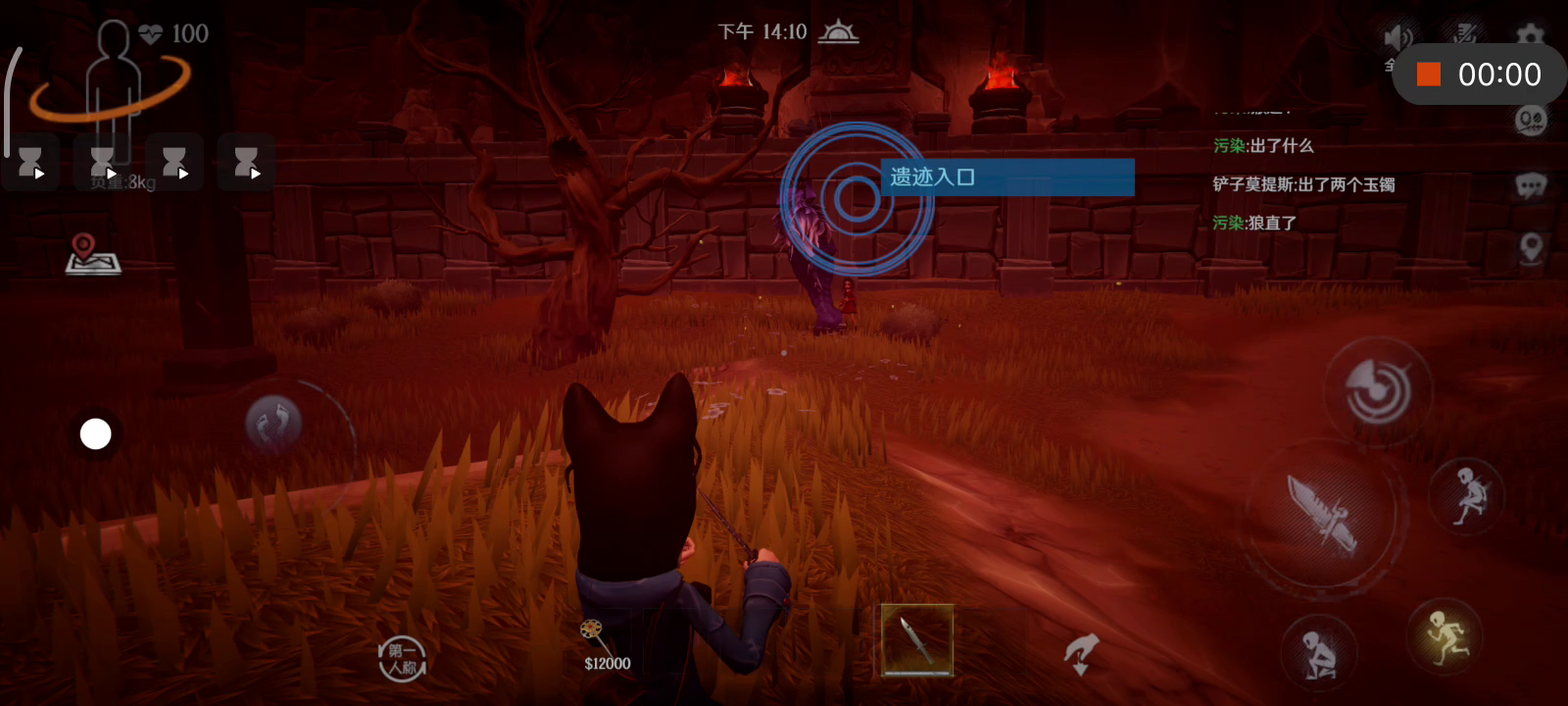Select the 遗迹入口 waypoint label
Viewport: 1568px width, 706px height.
point(1006,177)
